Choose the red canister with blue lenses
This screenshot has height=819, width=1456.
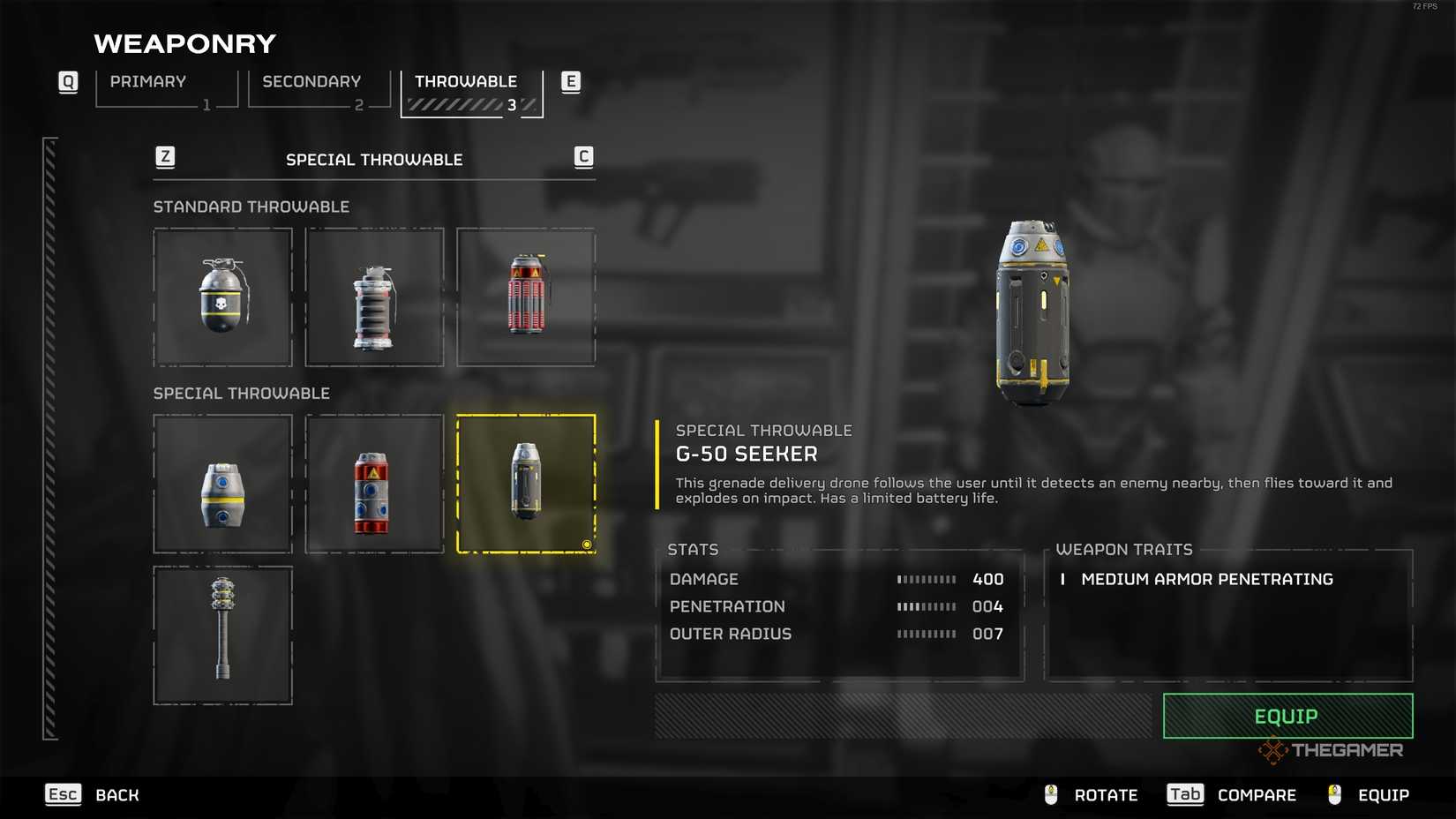pyautogui.click(x=374, y=484)
